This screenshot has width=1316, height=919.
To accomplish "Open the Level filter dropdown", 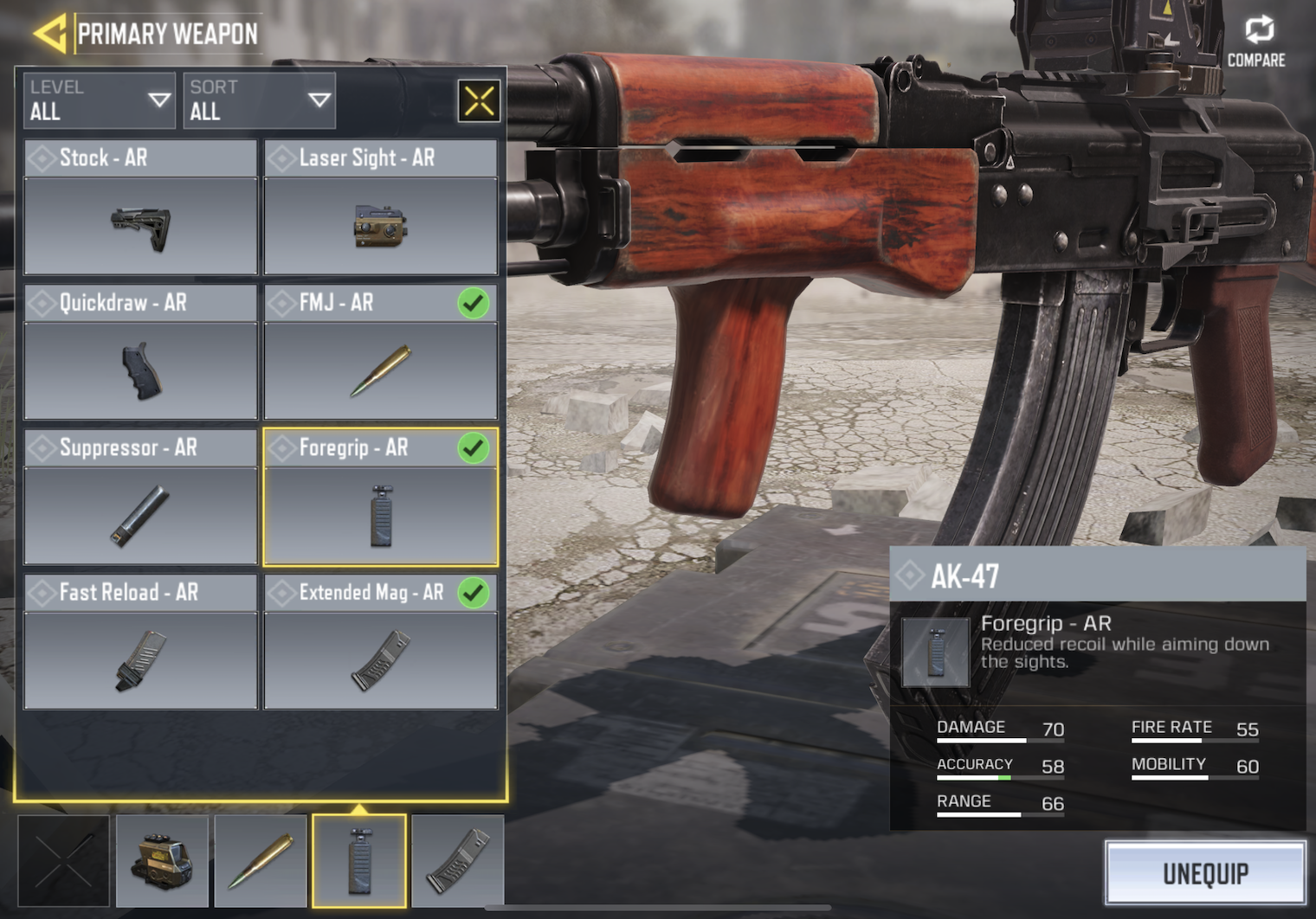I will point(100,100).
